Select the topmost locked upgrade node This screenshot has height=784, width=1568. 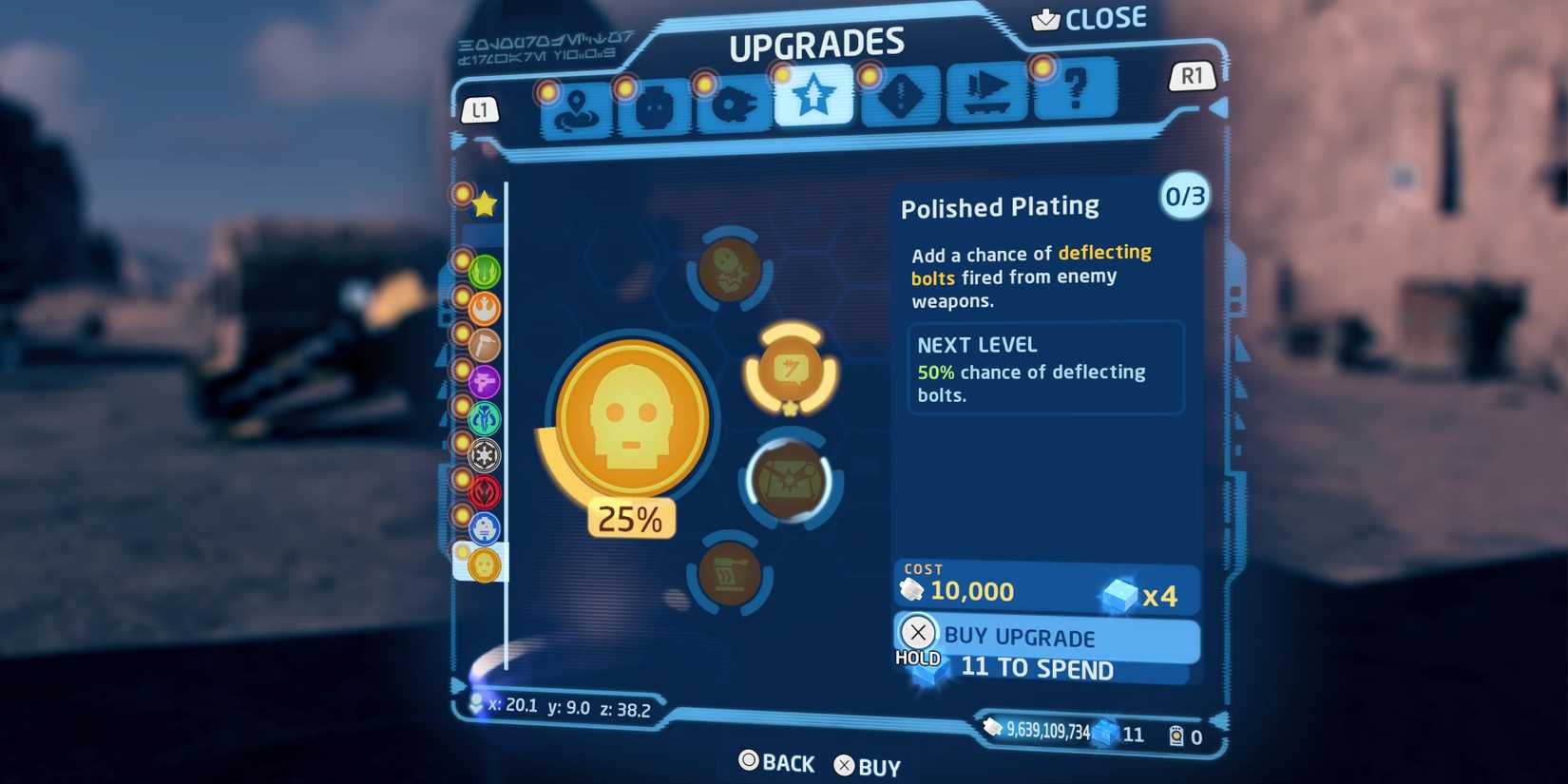(x=730, y=269)
